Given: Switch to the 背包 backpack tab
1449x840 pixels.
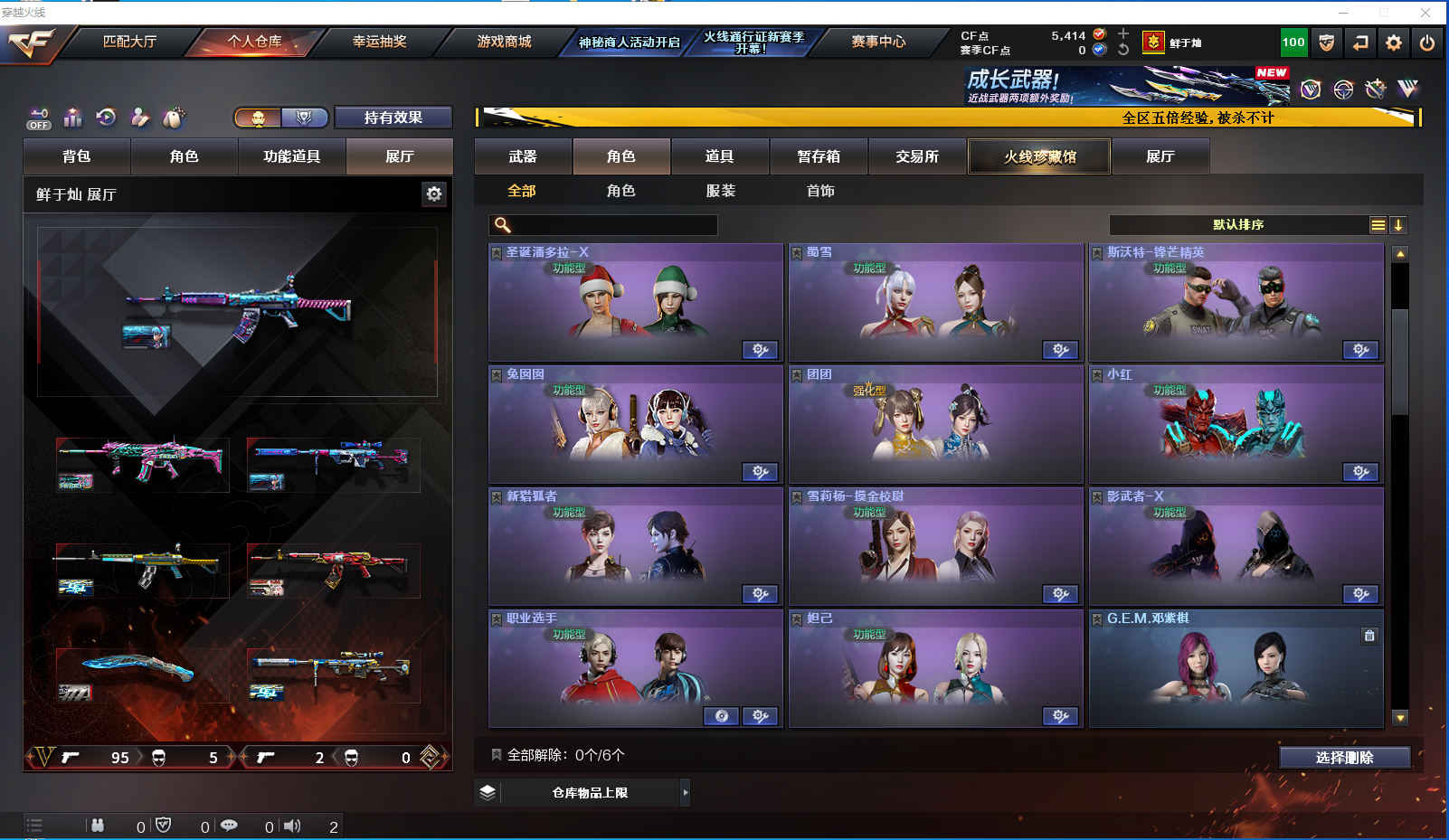Looking at the screenshot, I should pos(77,156).
